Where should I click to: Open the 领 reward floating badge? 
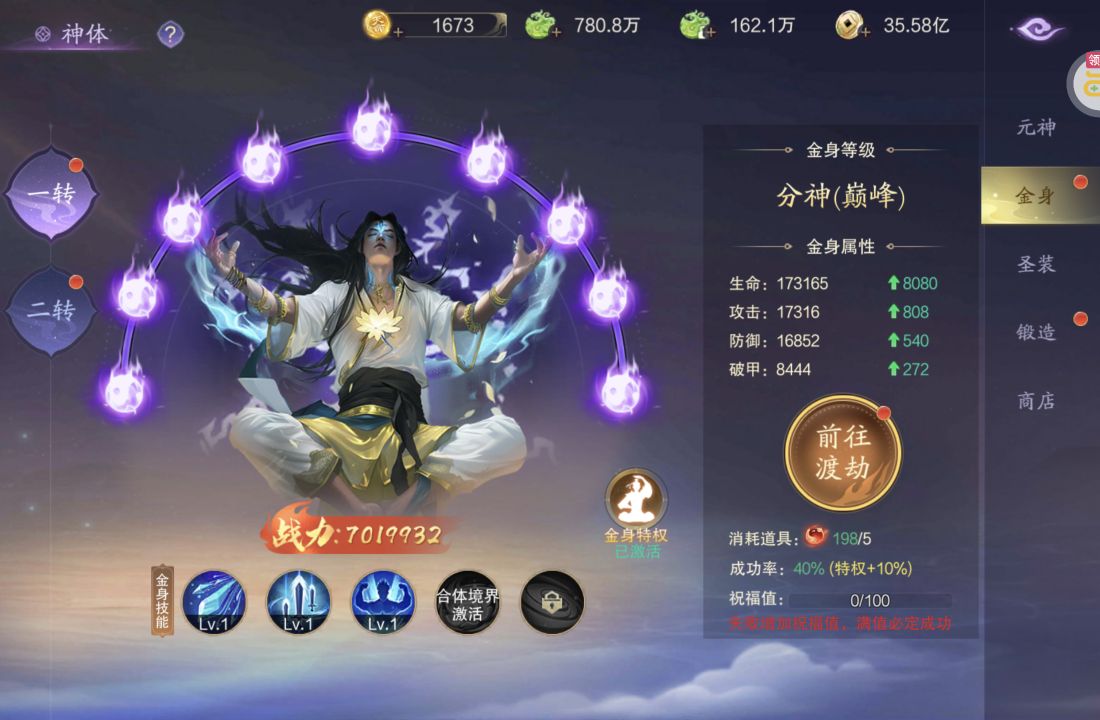(1086, 82)
